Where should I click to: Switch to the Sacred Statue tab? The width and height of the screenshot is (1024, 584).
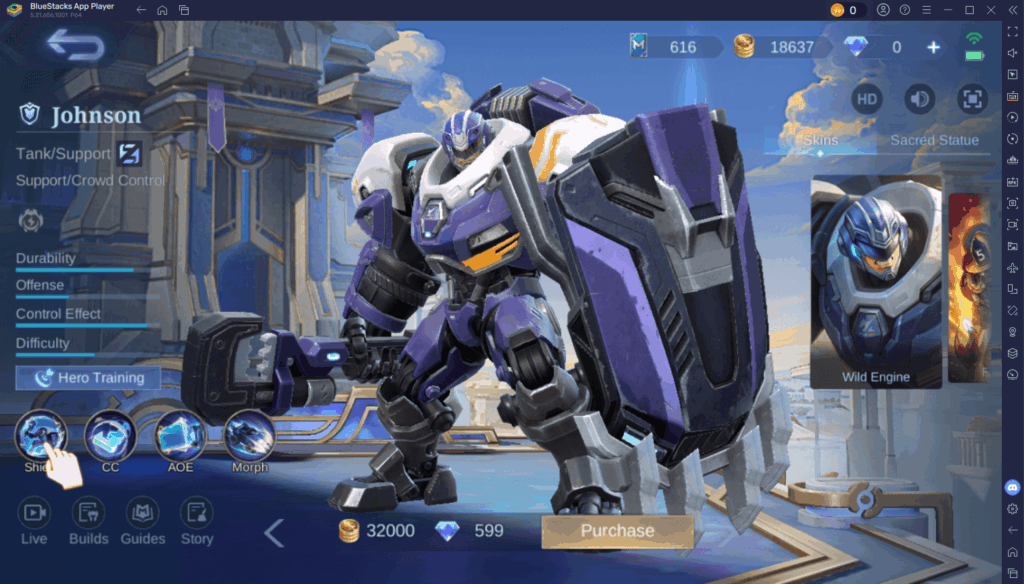(934, 140)
